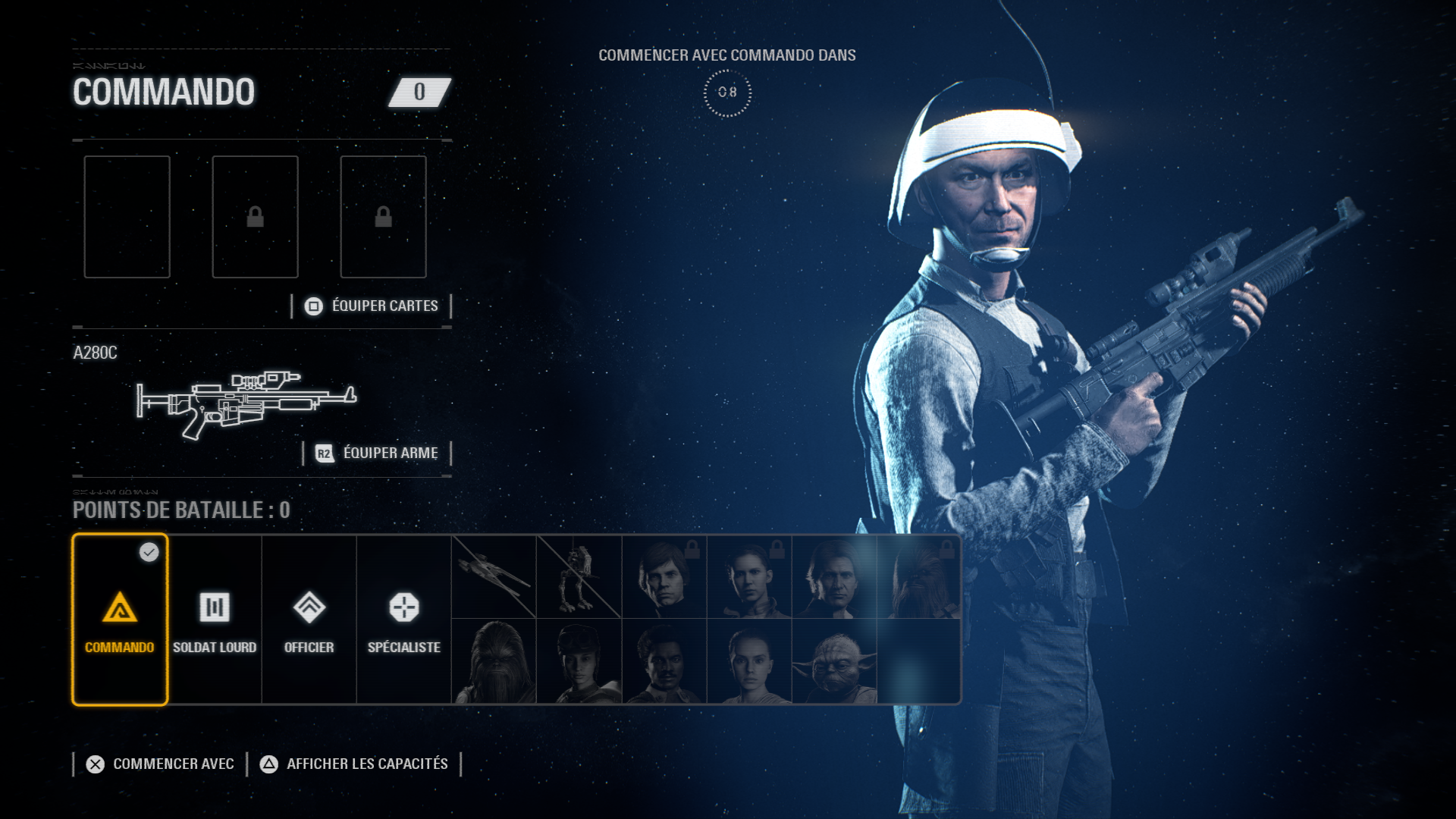Pick the Rey hero portrait
This screenshot has height=819, width=1456.
click(x=749, y=662)
